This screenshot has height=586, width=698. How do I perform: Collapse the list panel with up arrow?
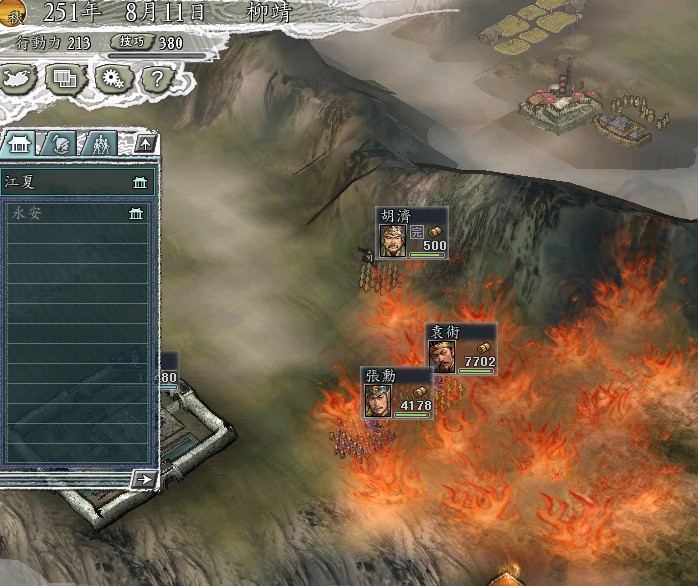tap(145, 143)
